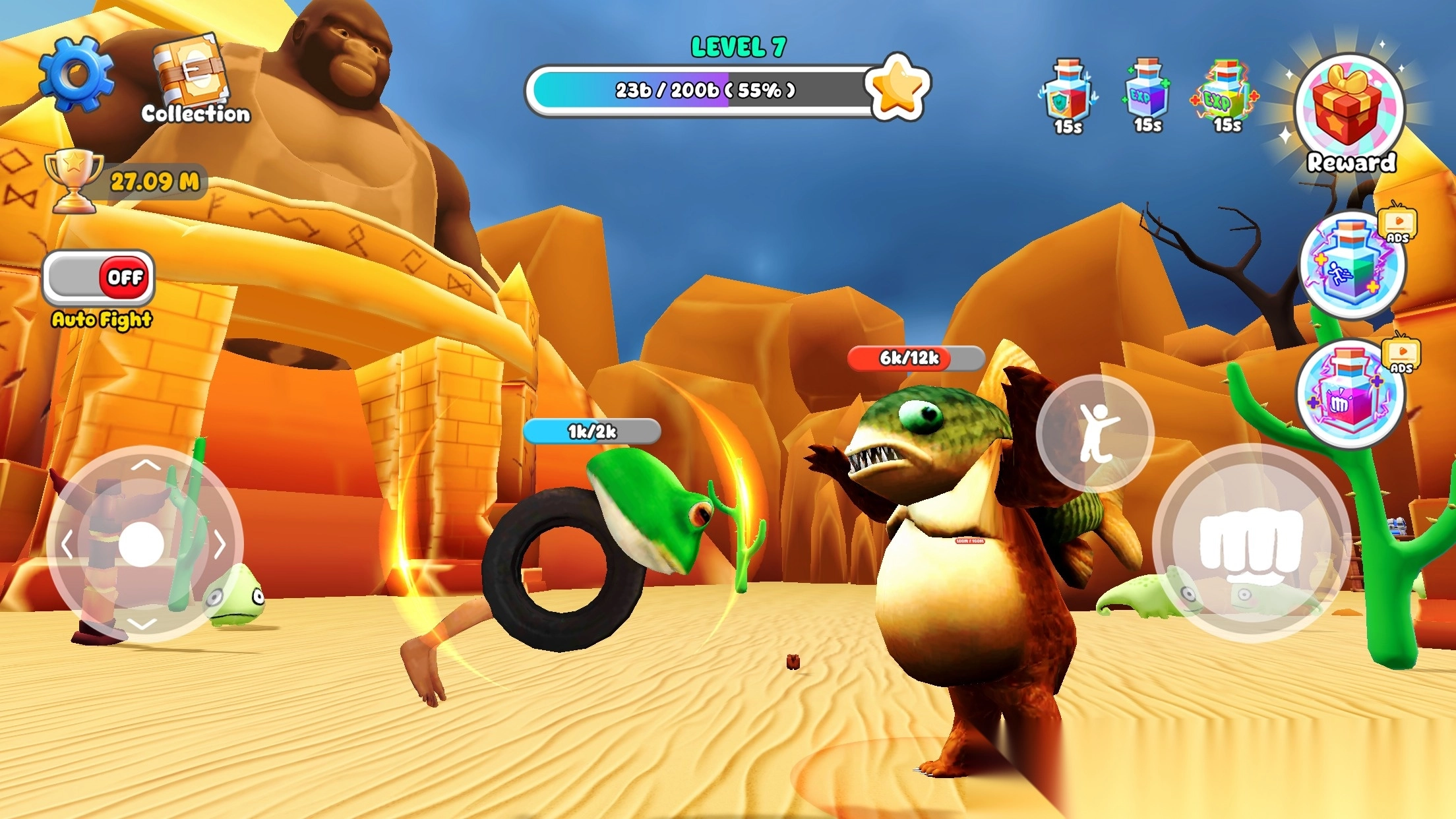This screenshot has height=819, width=1456.
Task: Click the level progress star icon
Action: (897, 88)
